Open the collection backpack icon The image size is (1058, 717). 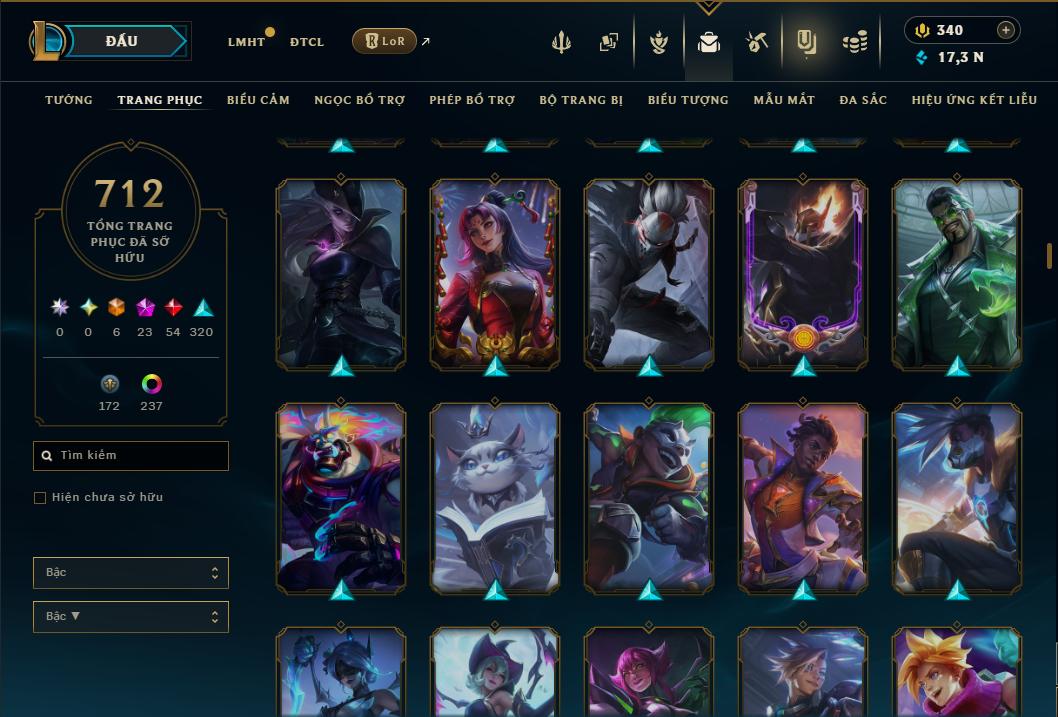(708, 42)
